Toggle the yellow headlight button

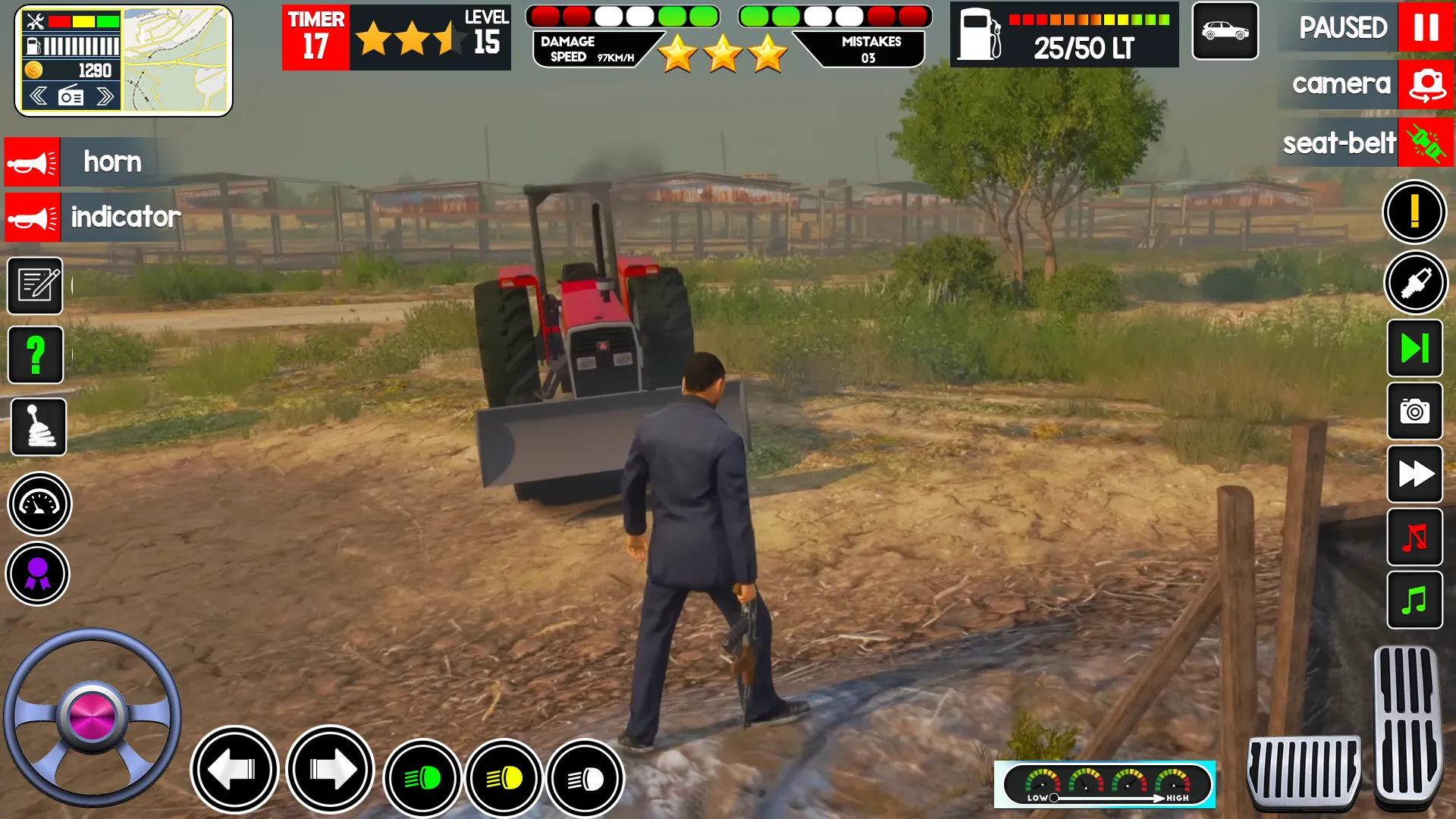coord(504,778)
